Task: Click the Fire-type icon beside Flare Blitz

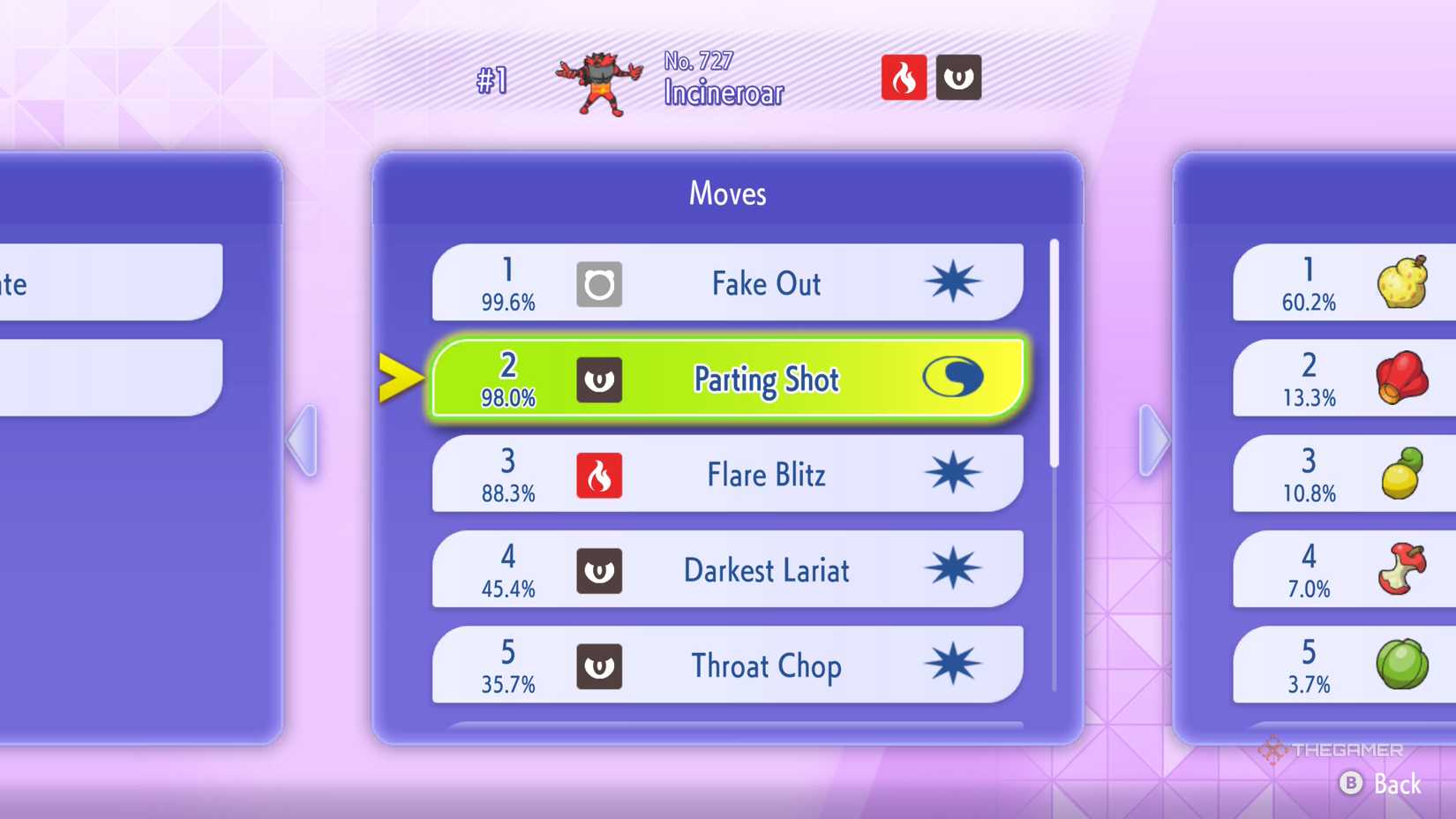Action: pos(600,475)
